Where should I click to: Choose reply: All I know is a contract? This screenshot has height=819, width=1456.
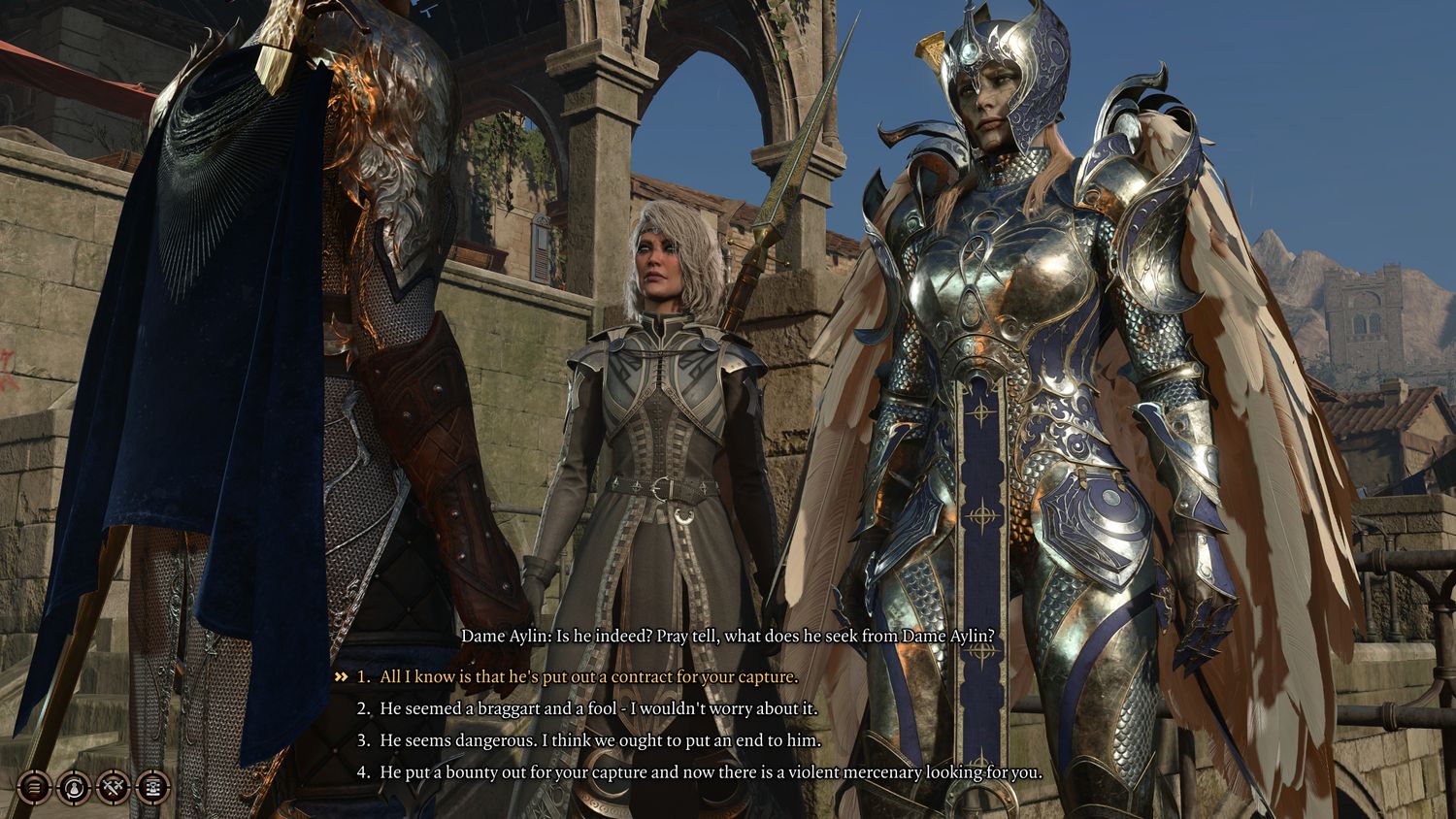tap(588, 676)
